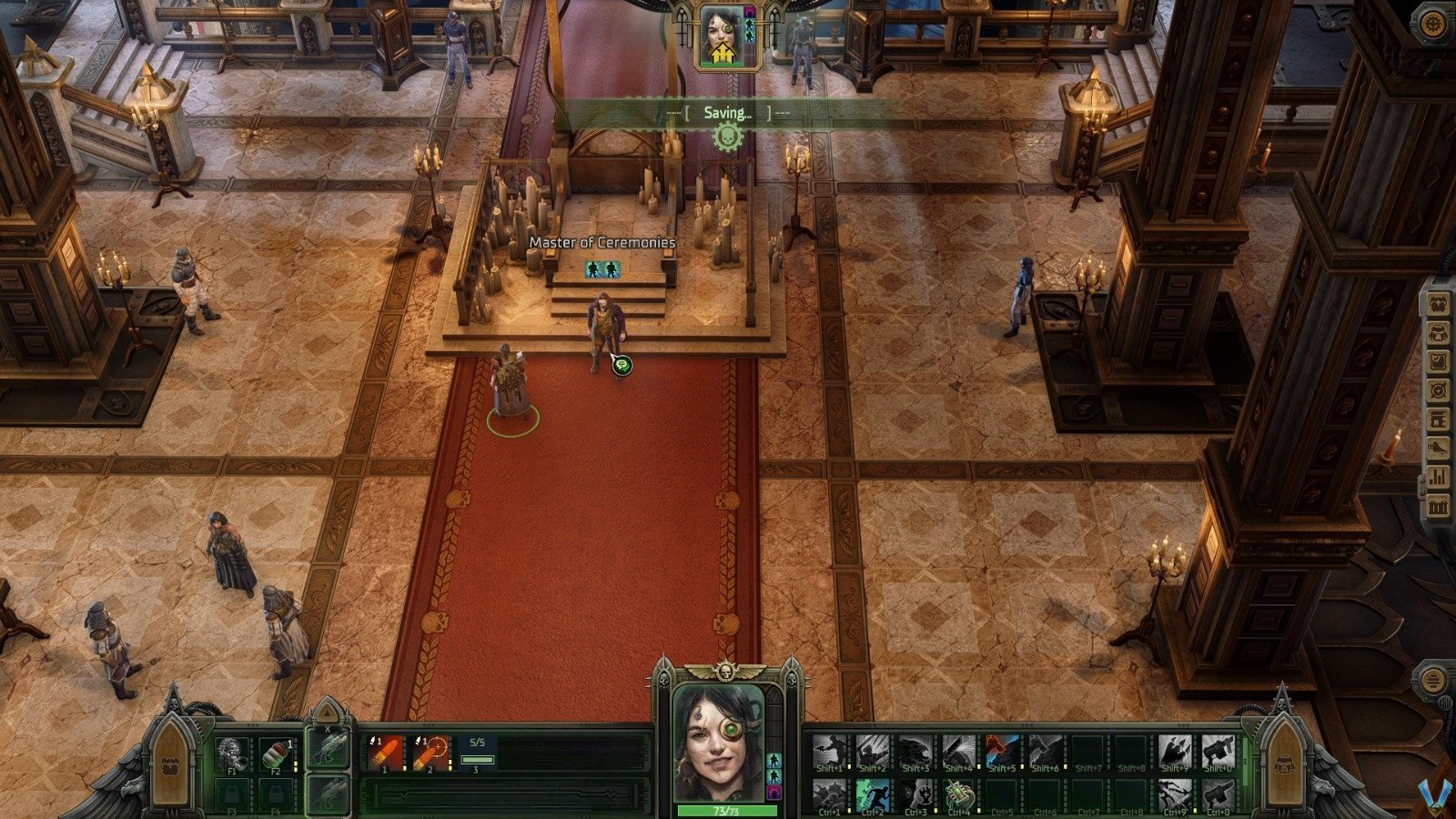
Task: Open the local map compass icon
Action: pyautogui.click(x=1436, y=390)
